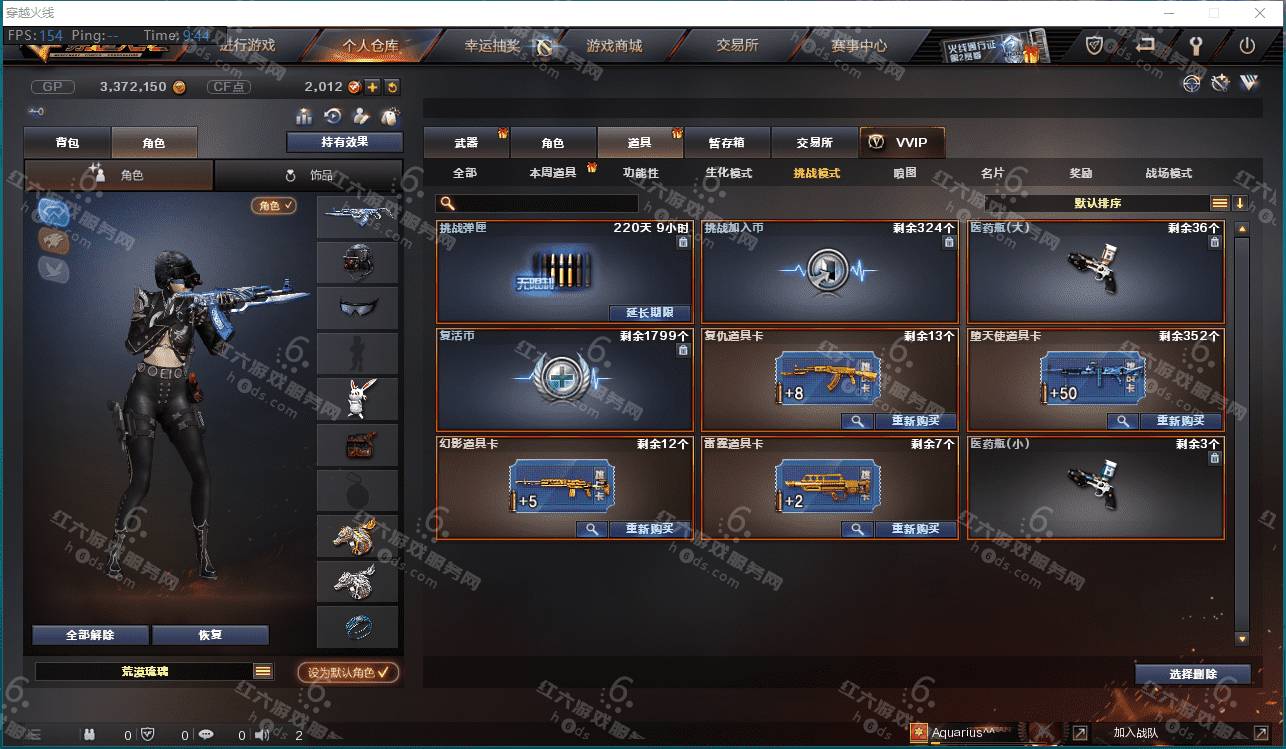Choose the 功能性 item category
This screenshot has width=1286, height=749.
tap(640, 173)
